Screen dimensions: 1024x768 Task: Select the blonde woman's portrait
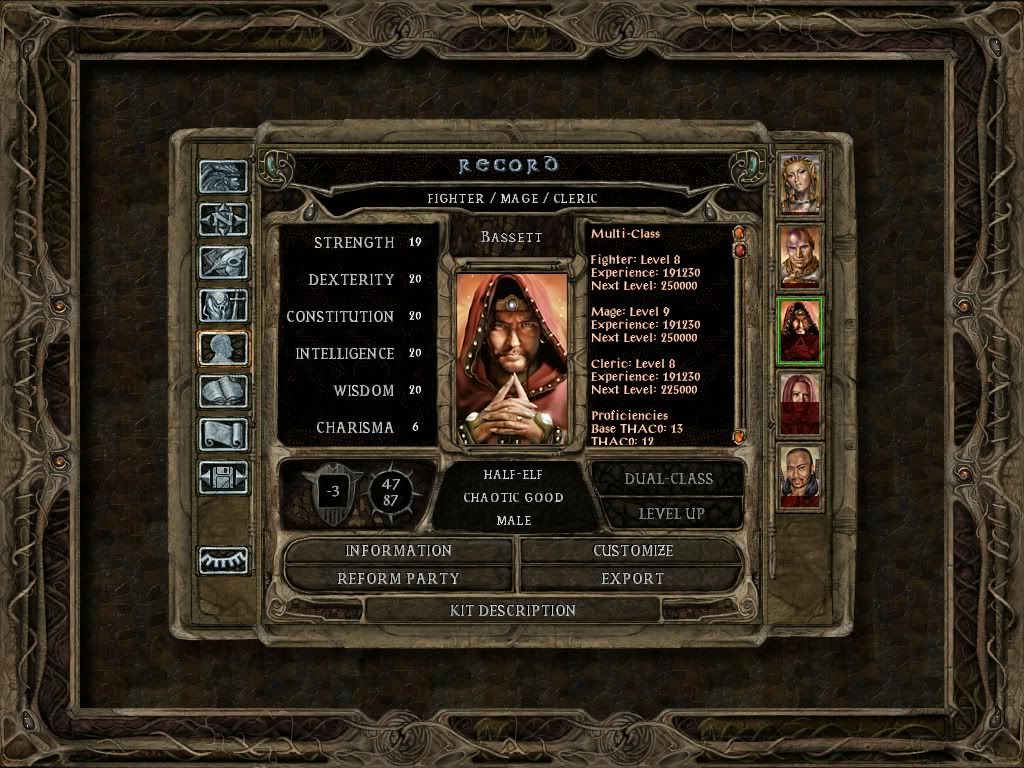pos(800,183)
